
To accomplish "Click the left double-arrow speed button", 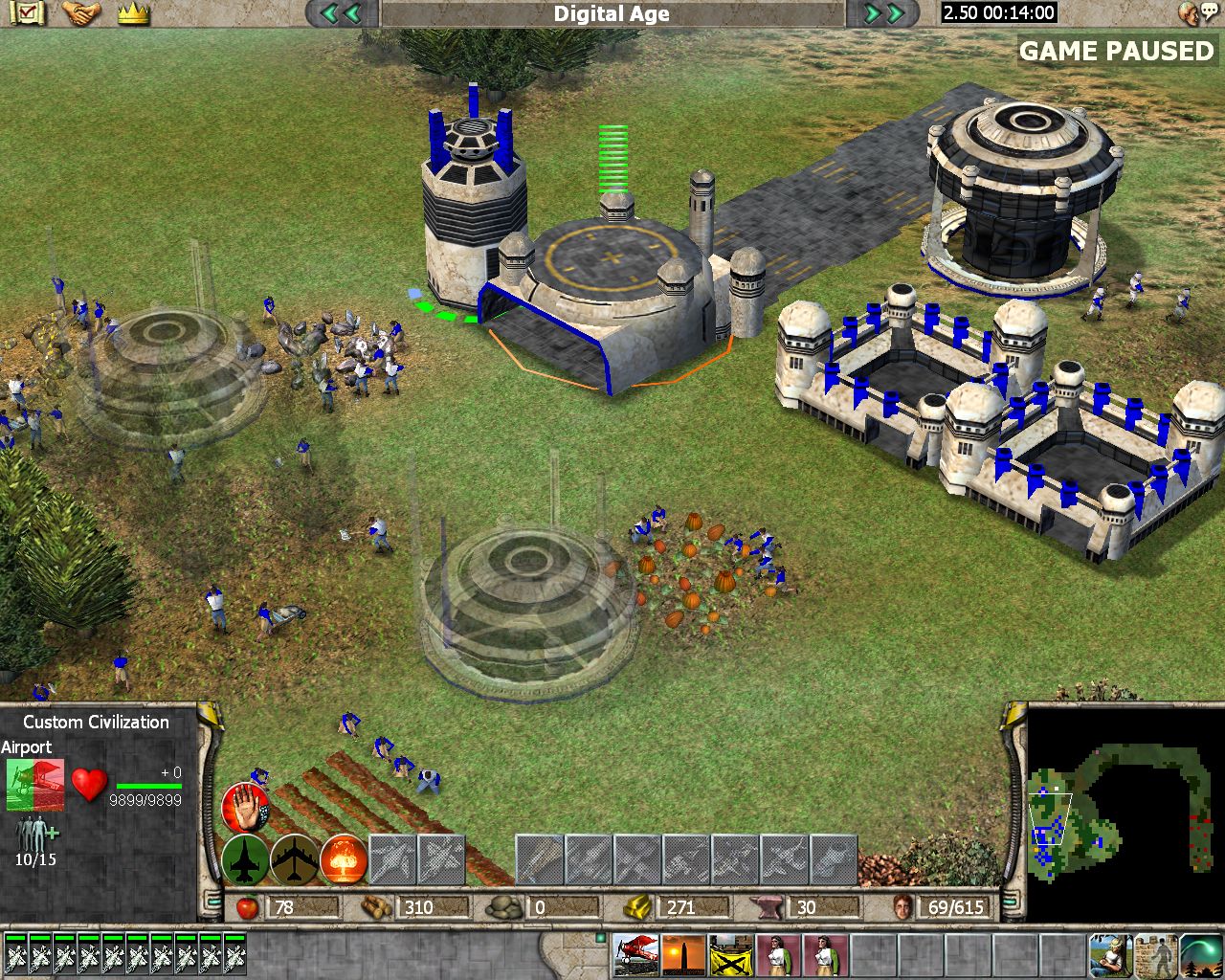I will pyautogui.click(x=341, y=13).
